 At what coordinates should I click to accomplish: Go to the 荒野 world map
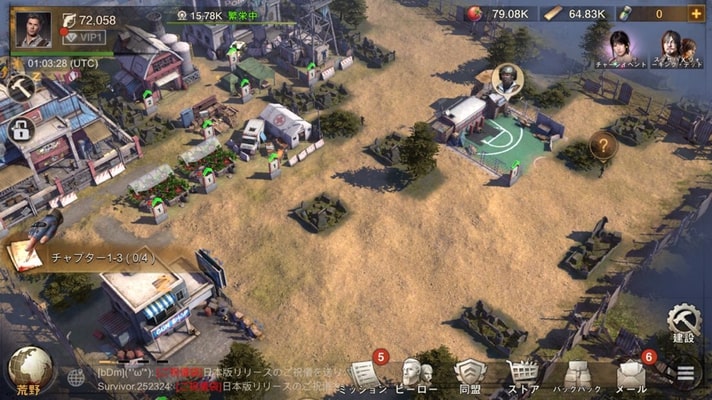(27, 372)
